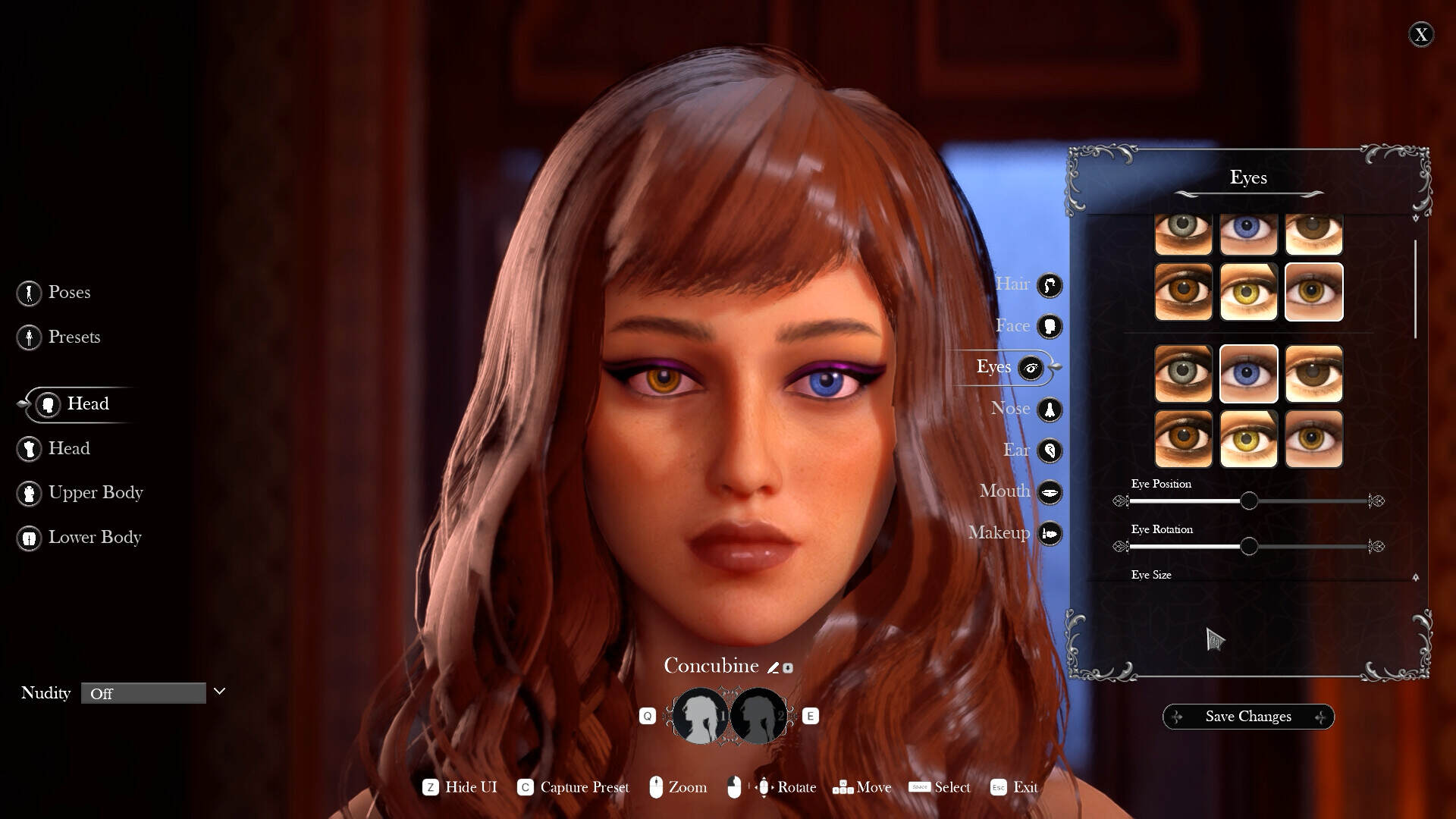Click the Eye Position slider handle
1456x819 pixels.
point(1249,501)
